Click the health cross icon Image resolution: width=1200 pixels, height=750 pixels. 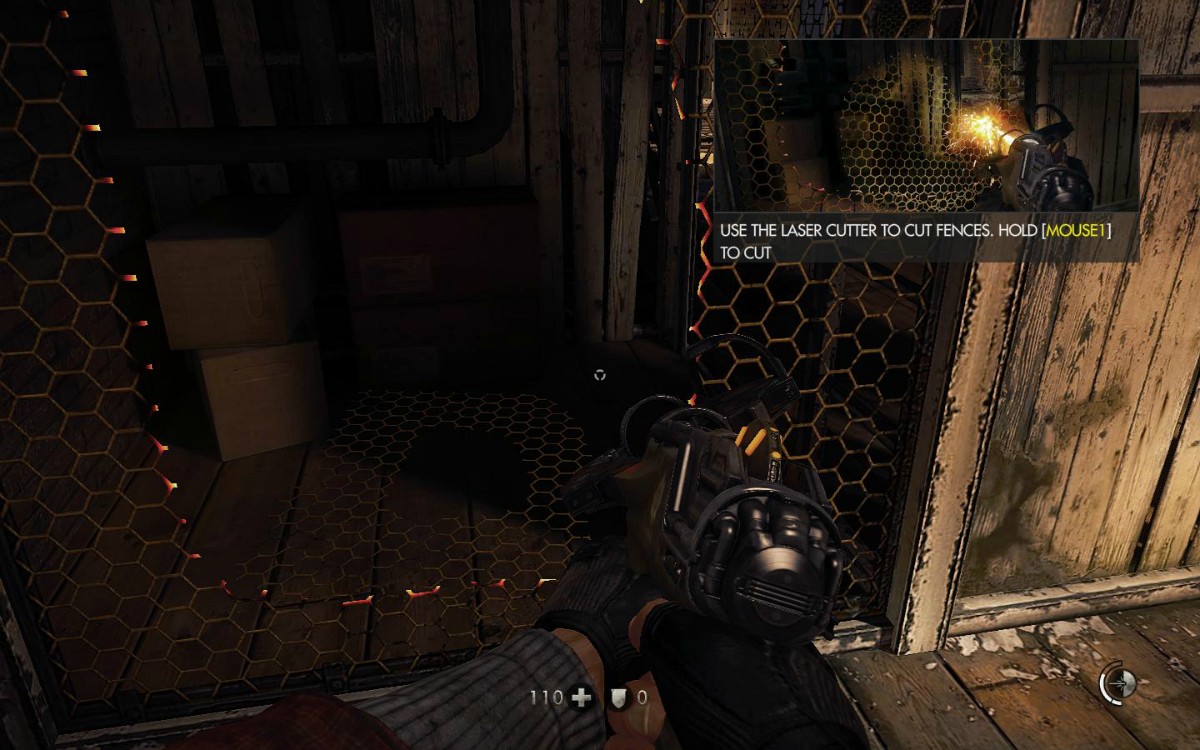tap(579, 698)
